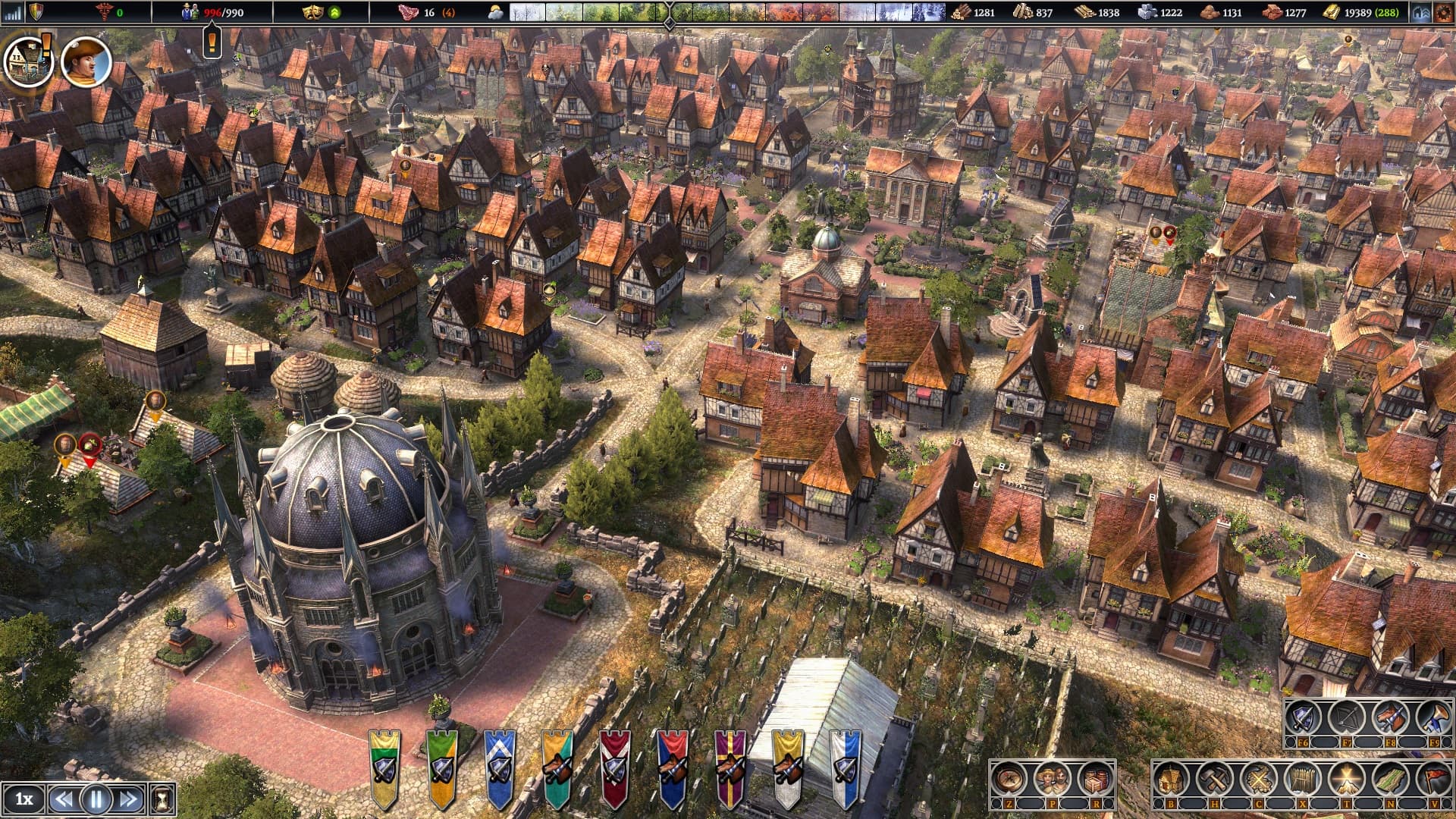
Task: Click the hourglass button beside speed controls
Action: 163,799
